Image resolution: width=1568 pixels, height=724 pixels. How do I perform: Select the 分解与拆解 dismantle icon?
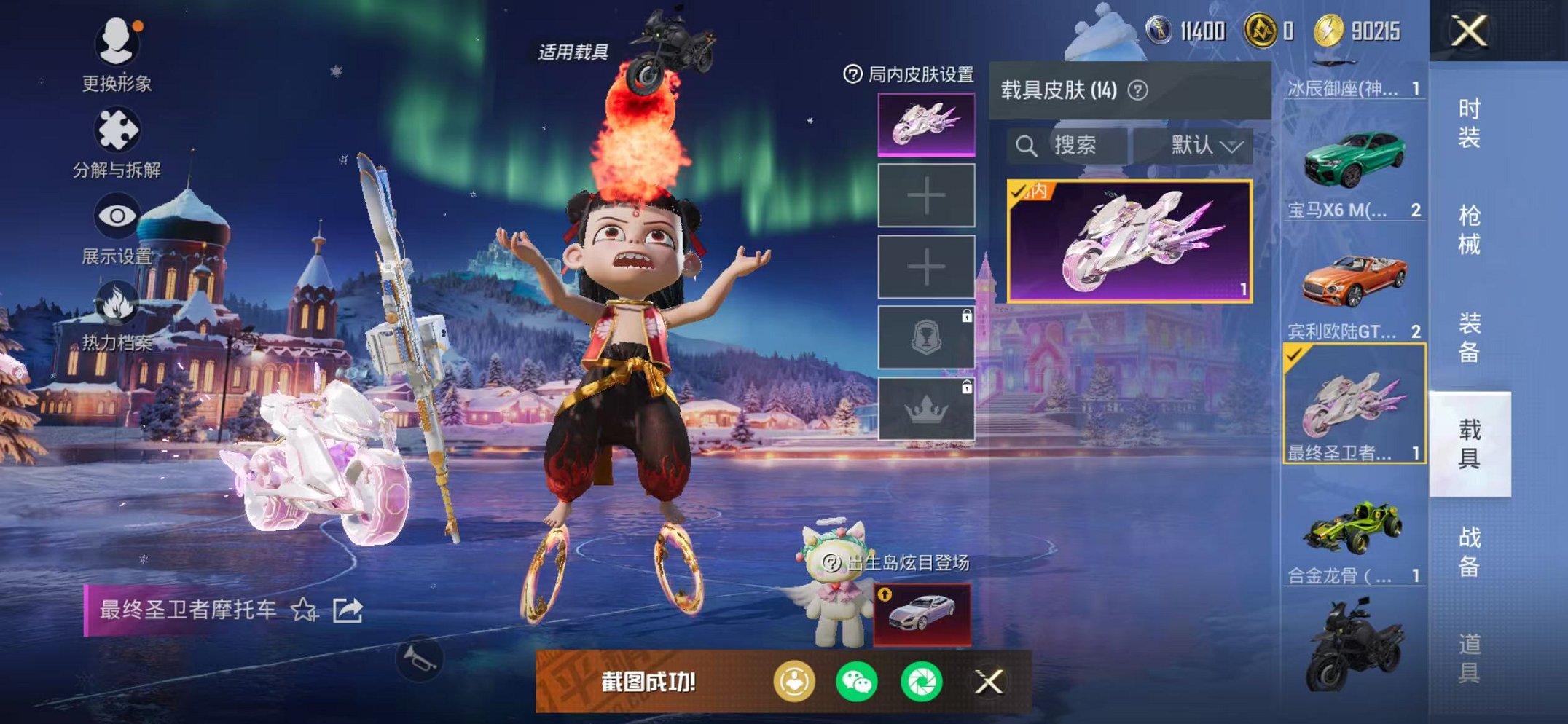[x=117, y=128]
